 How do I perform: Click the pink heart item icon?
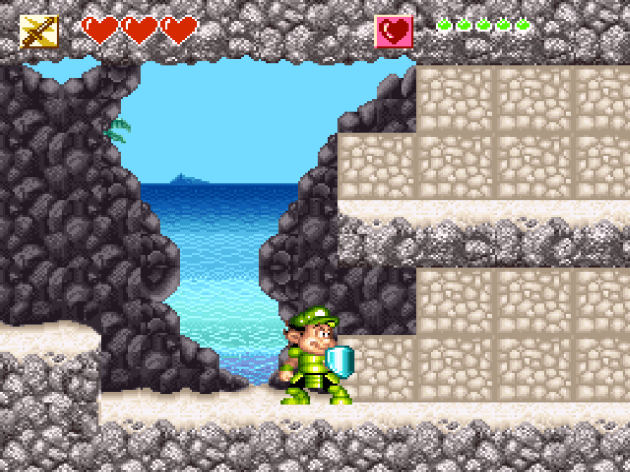tap(394, 32)
